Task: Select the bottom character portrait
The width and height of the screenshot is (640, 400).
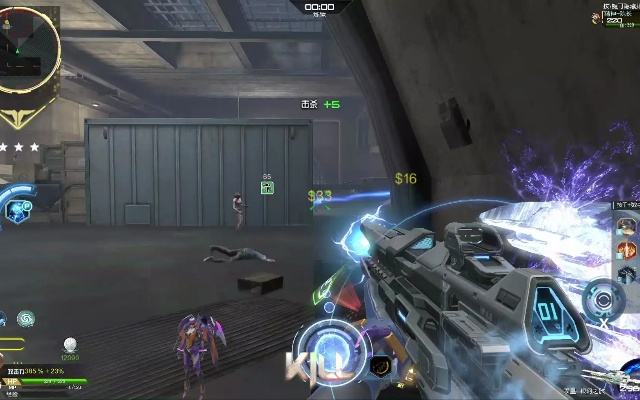Action: click(626, 272)
